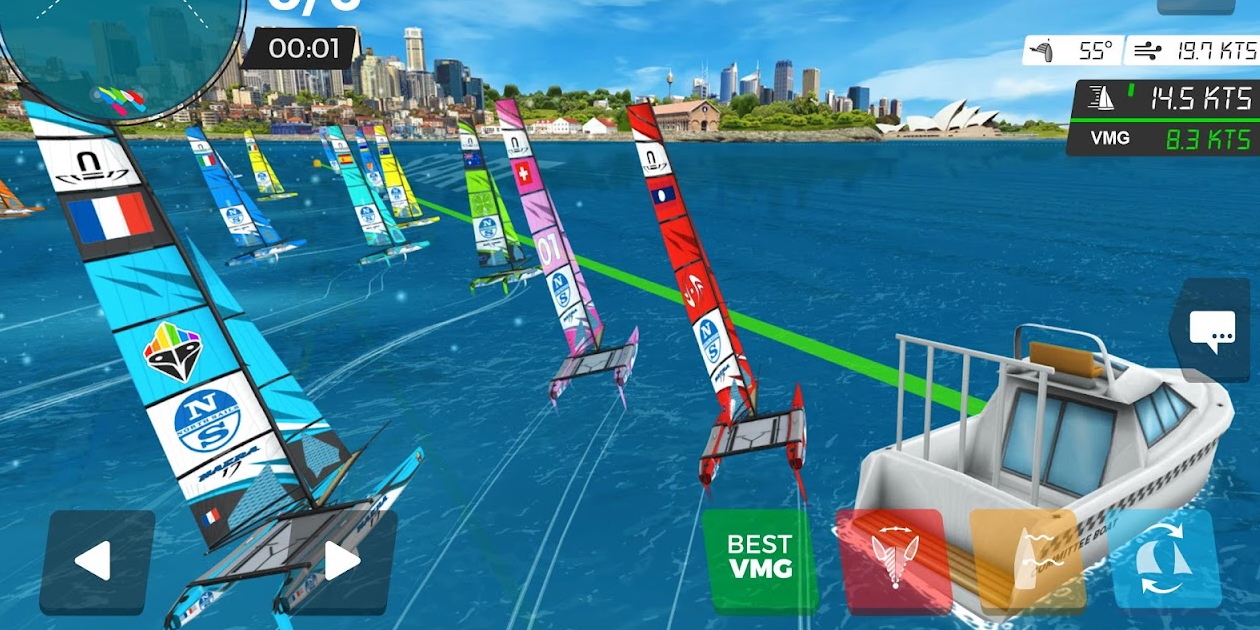The image size is (1260, 630).
Task: Tap the orange boat wind button
Action: coord(1028,558)
